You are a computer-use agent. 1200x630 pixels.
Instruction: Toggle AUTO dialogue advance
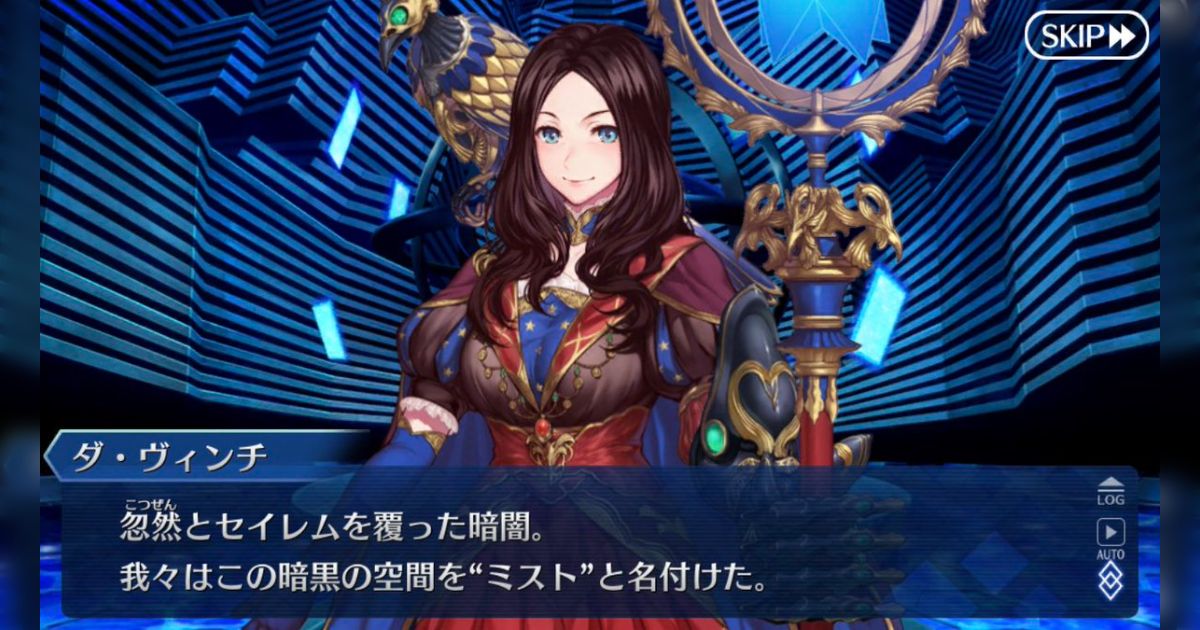point(1110,537)
